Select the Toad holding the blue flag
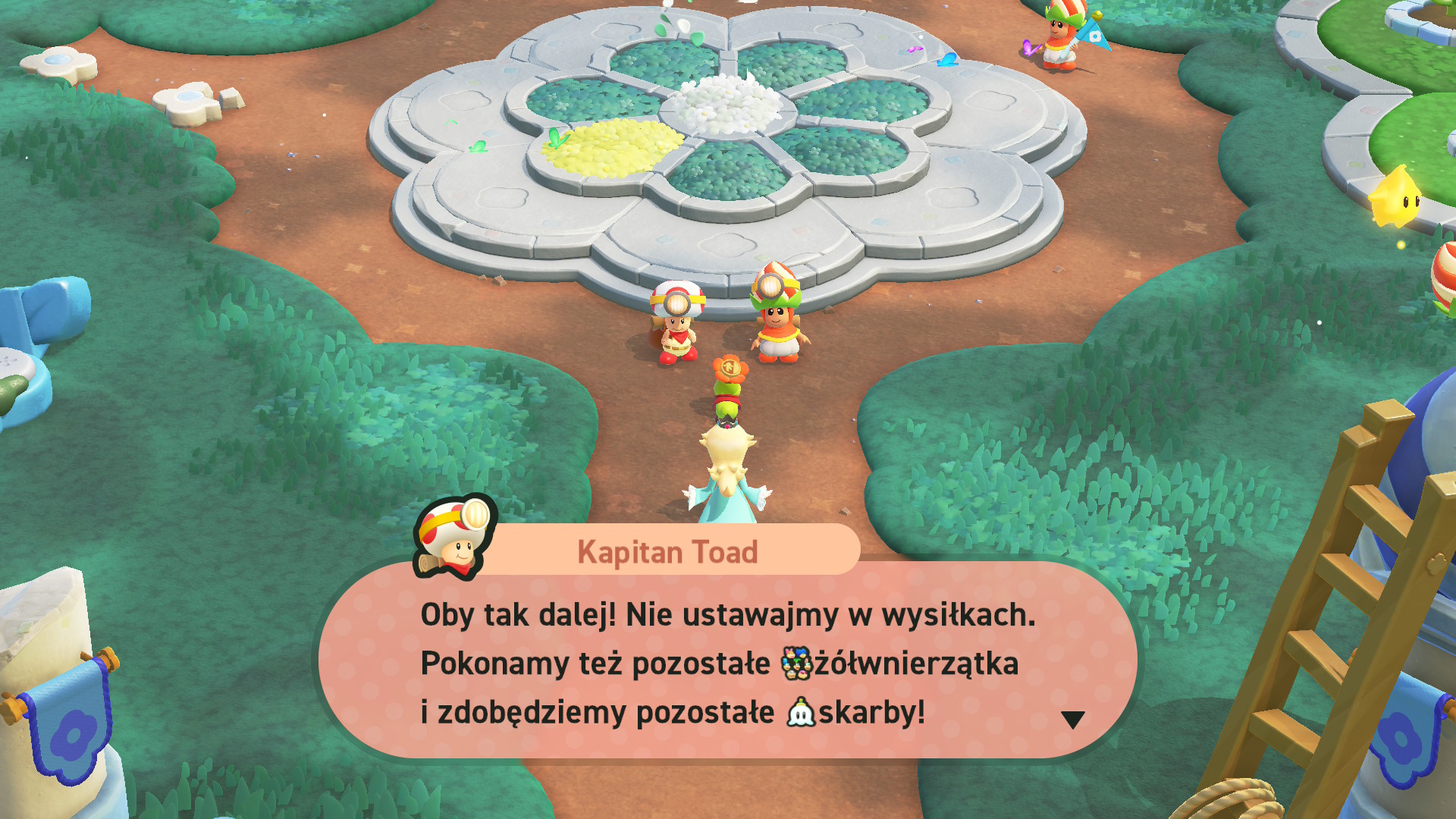Viewport: 1456px width, 819px height. [x=1060, y=42]
